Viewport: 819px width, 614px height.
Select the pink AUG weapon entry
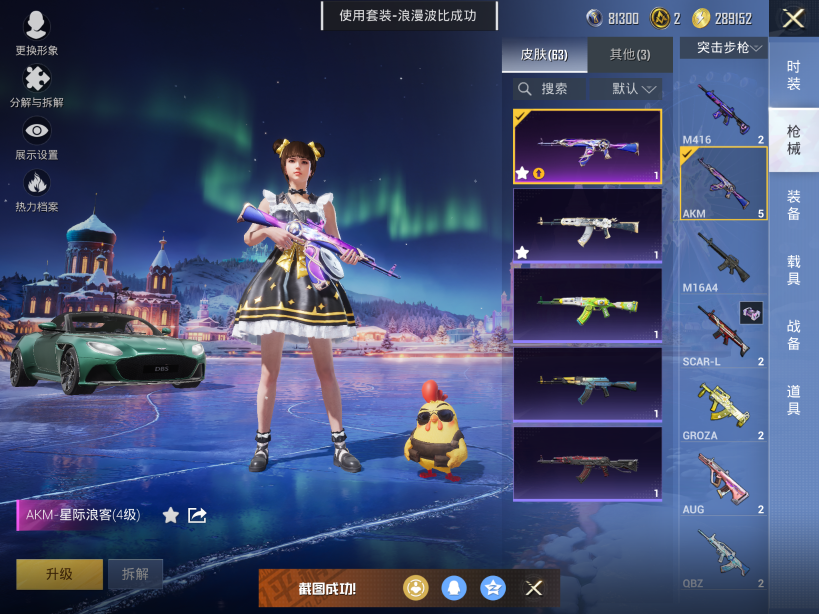tap(723, 482)
